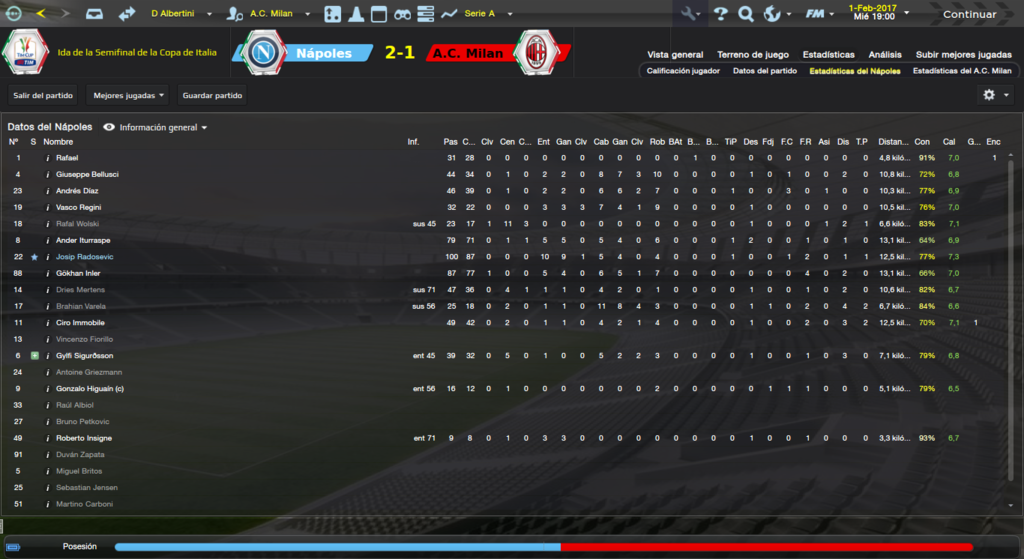Open the Mejores jugadas dropdown

point(127,96)
